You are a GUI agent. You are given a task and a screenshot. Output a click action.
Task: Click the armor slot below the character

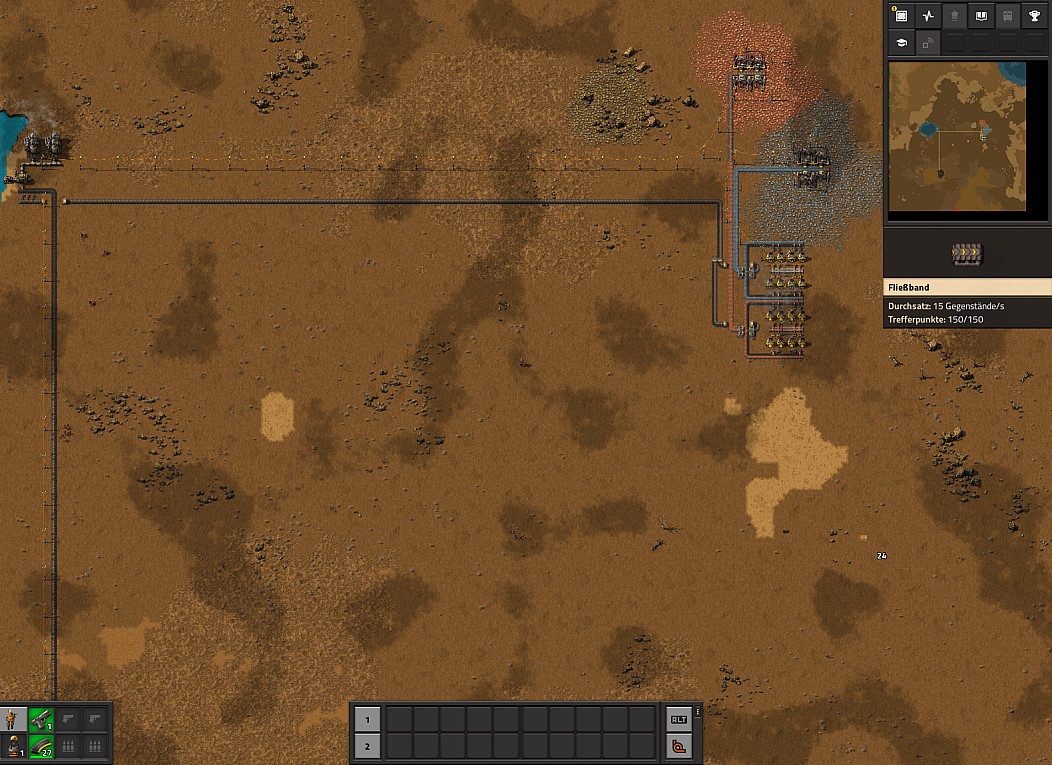click(x=14, y=745)
